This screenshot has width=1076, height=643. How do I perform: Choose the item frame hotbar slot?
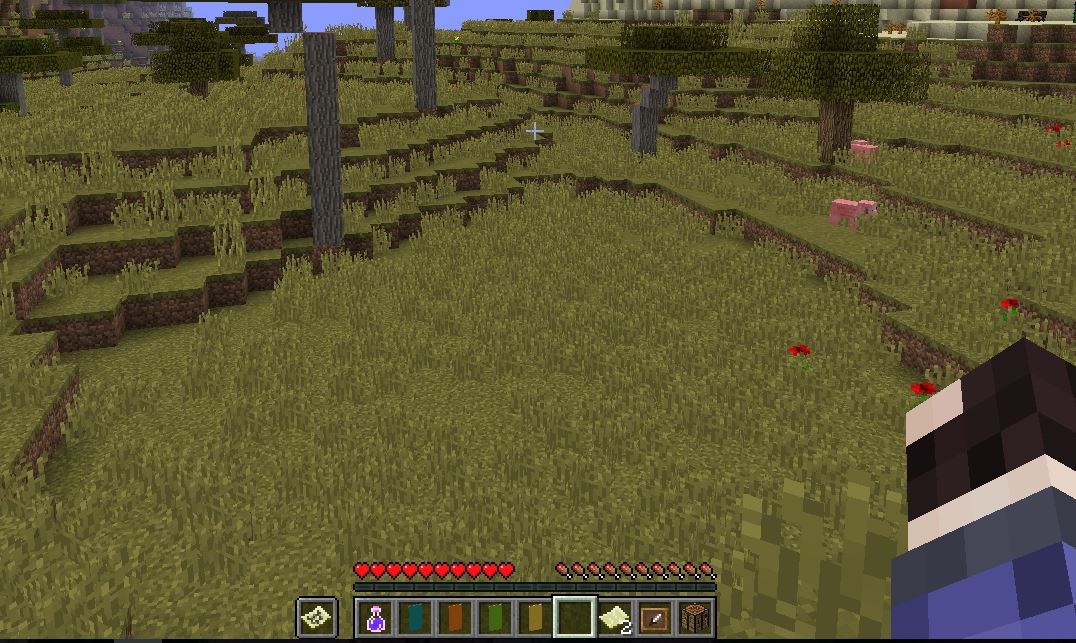pos(655,618)
